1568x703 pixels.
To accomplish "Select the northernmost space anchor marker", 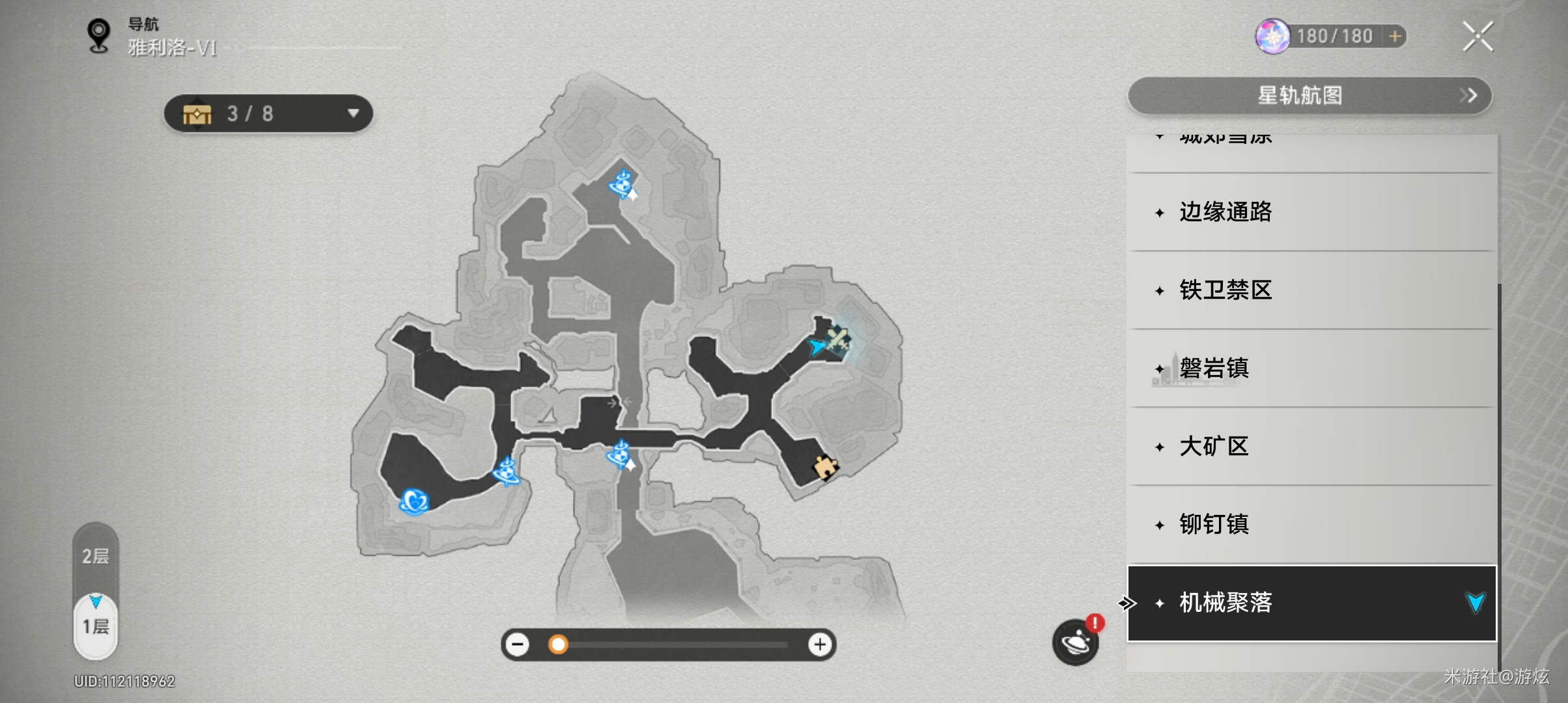I will (x=623, y=184).
